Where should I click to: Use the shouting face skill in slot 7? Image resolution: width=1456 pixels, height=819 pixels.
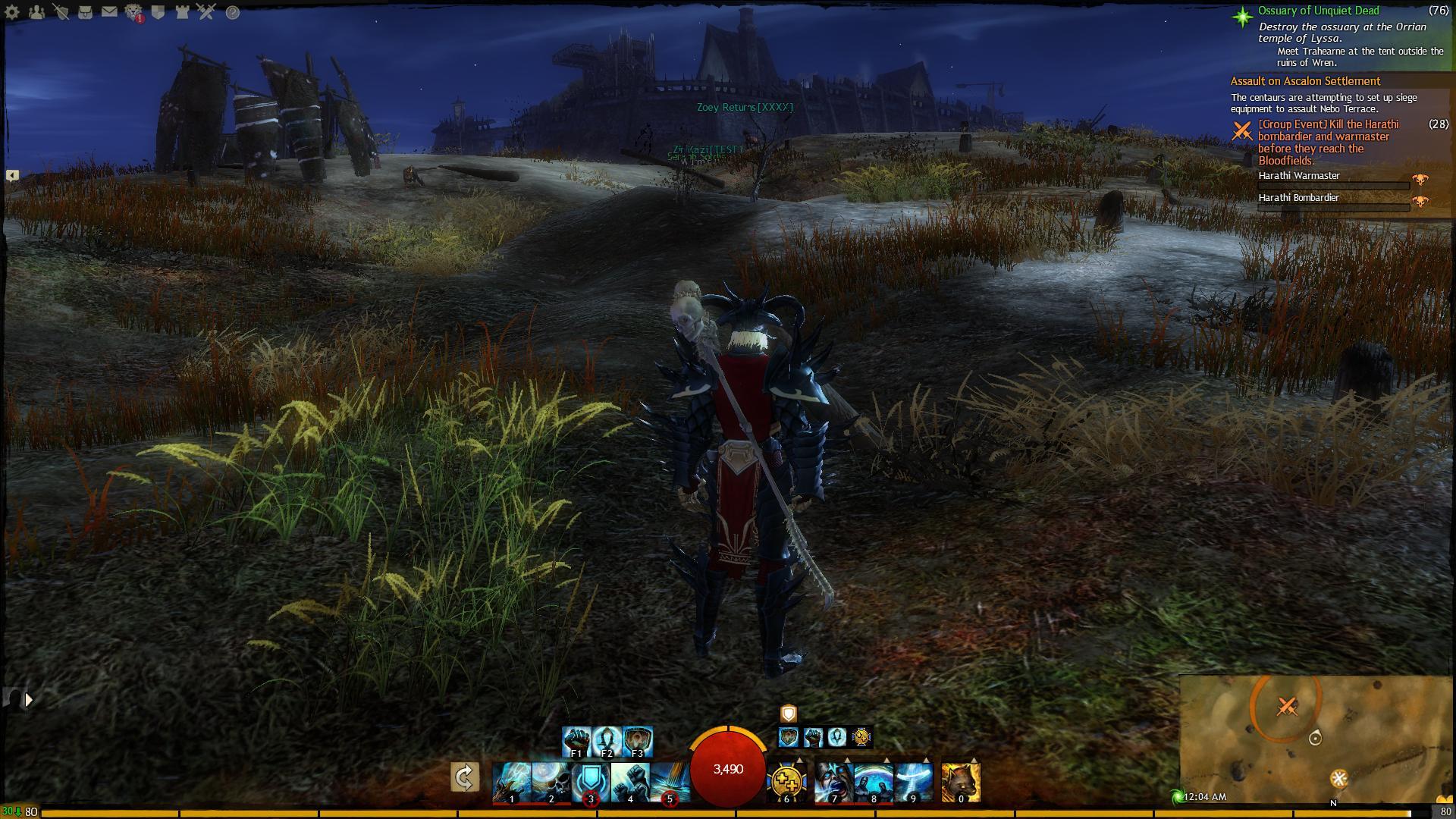[834, 782]
